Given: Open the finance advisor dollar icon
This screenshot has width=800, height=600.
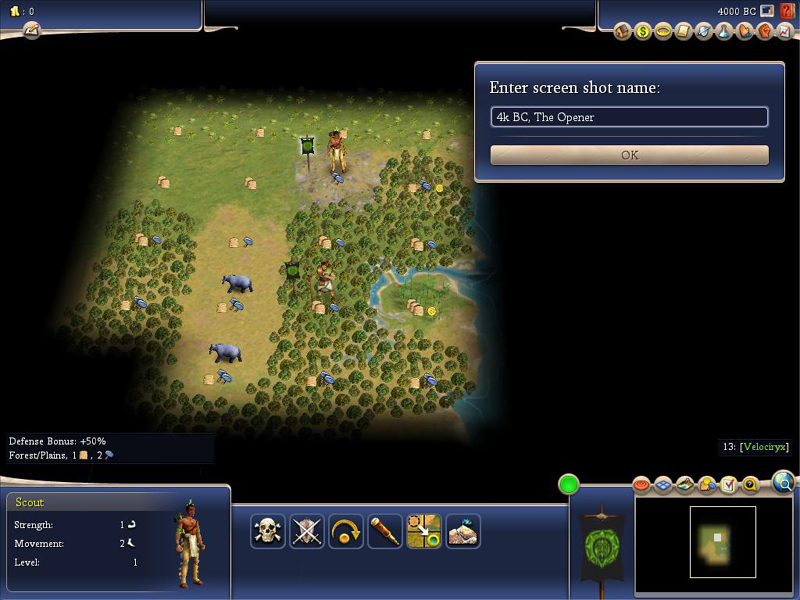Looking at the screenshot, I should click(x=642, y=32).
